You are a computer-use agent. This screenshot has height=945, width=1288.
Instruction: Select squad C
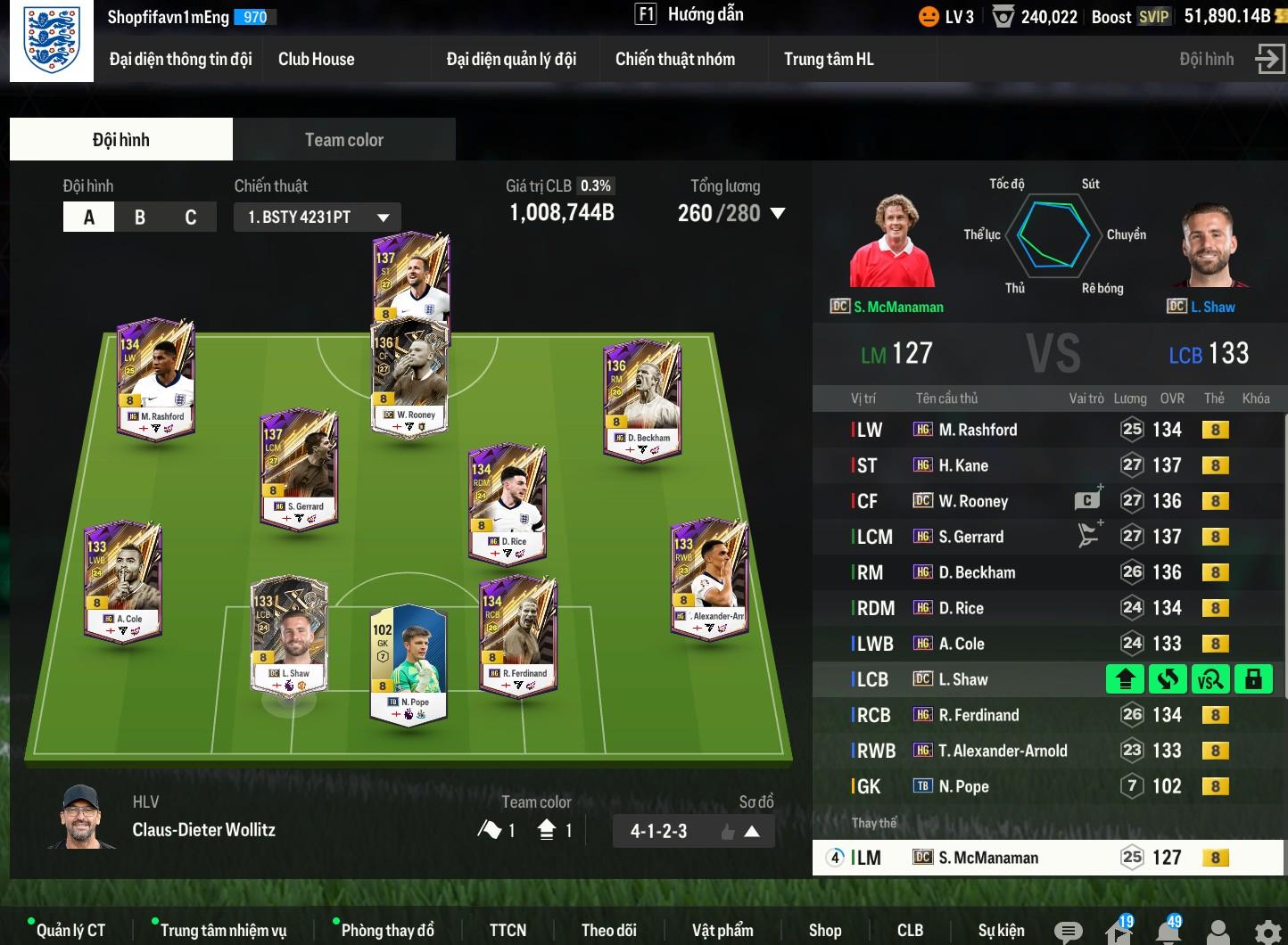coord(190,218)
